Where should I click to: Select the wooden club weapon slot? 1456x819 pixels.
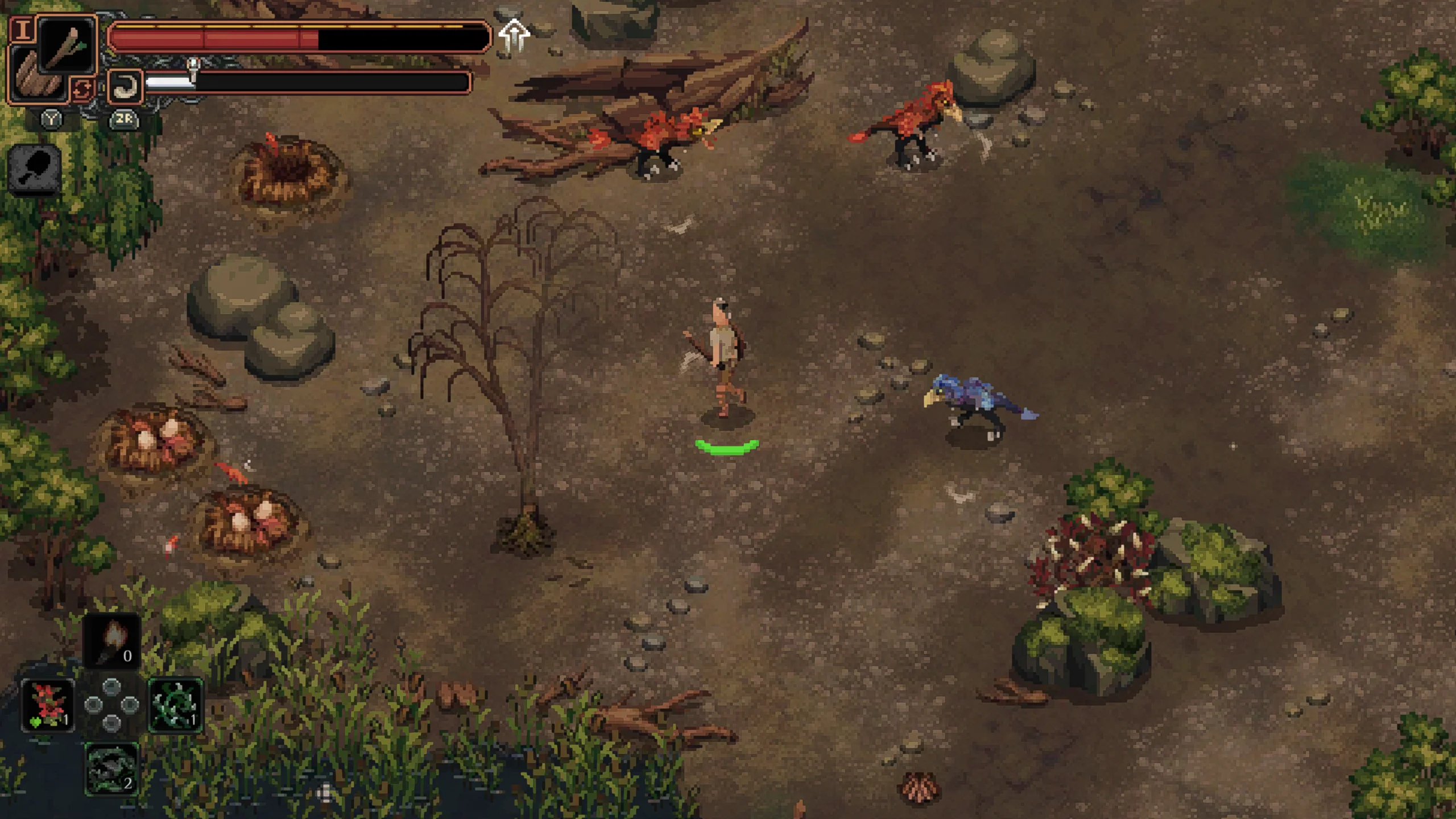[67, 44]
